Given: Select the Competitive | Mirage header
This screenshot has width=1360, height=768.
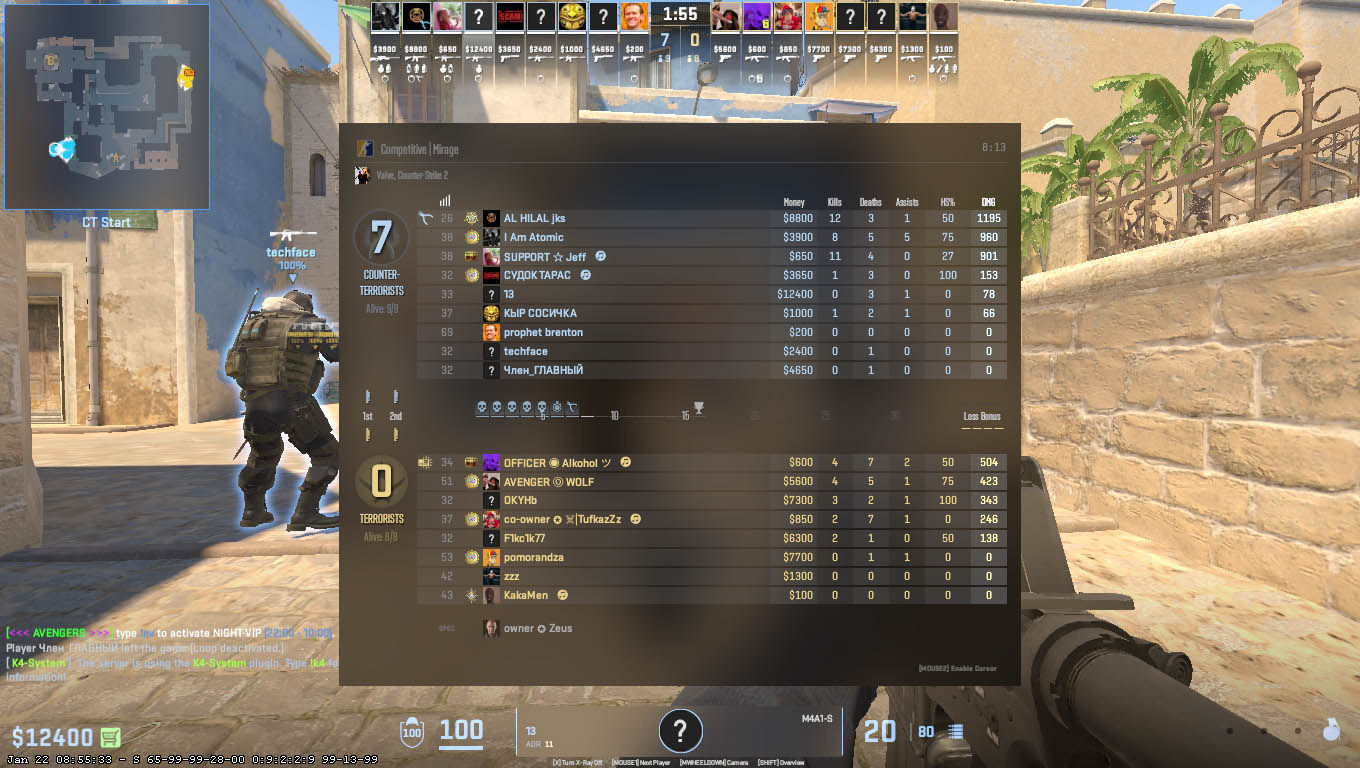Looking at the screenshot, I should tap(420, 147).
